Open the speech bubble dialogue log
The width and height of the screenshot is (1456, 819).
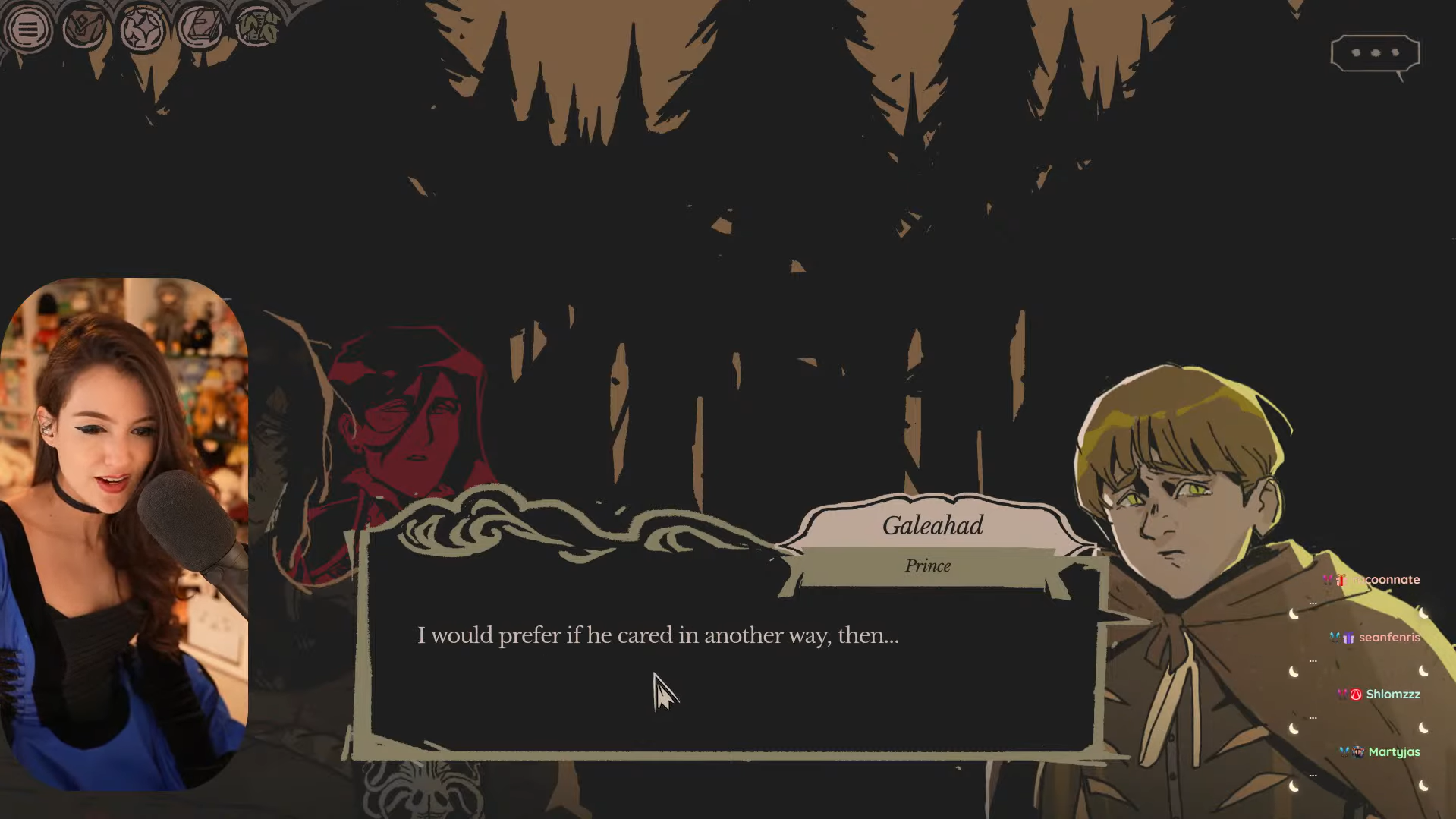pos(1375,53)
